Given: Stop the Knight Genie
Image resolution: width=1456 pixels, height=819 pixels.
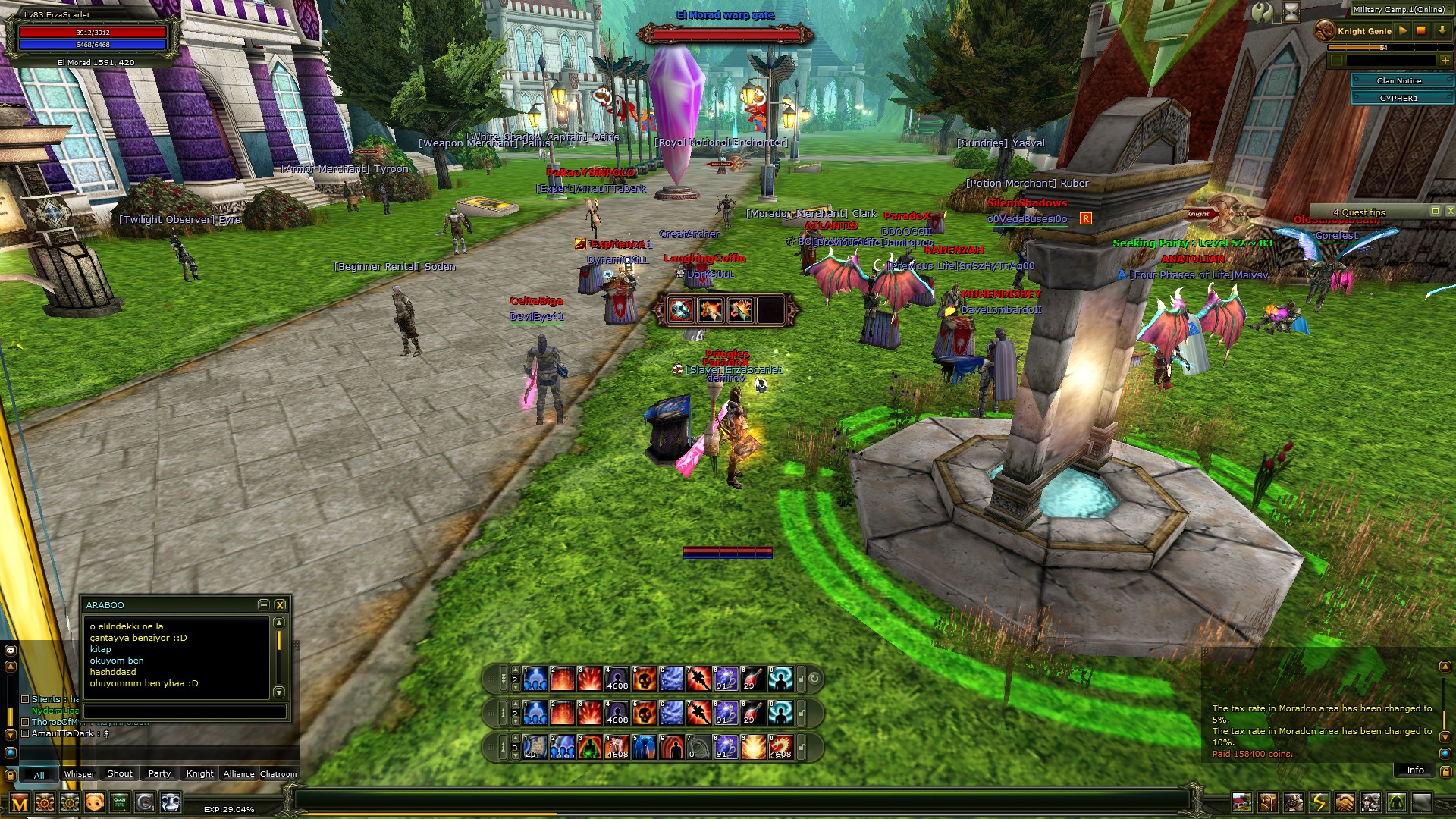Looking at the screenshot, I should click(x=1422, y=31).
